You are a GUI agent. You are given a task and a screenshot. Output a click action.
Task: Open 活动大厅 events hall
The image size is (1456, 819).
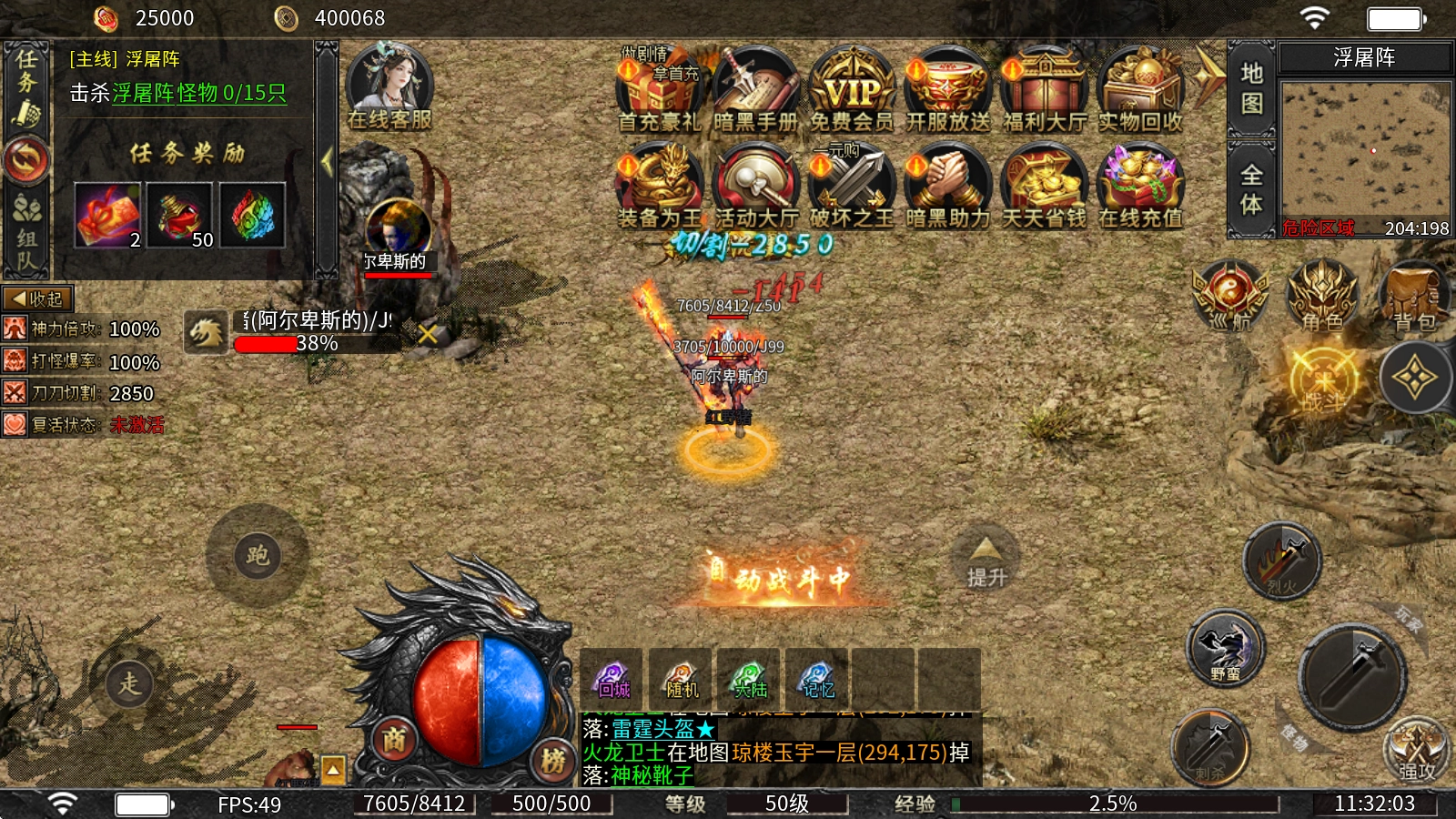point(755,187)
